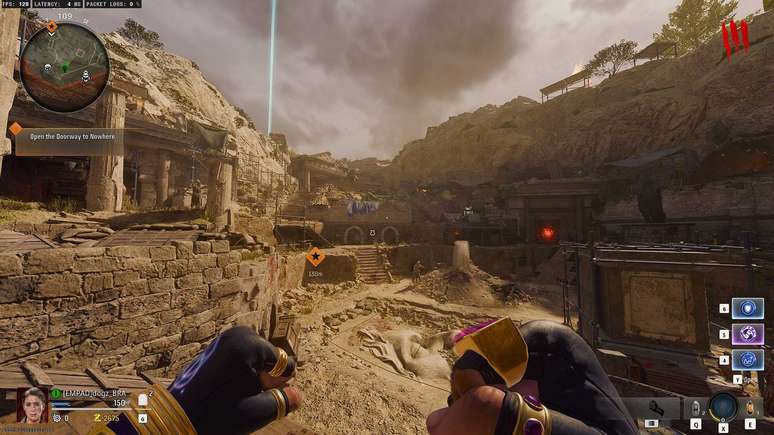The height and width of the screenshot is (435, 774).
Task: Activate the purple ability icon
Action: point(748,334)
